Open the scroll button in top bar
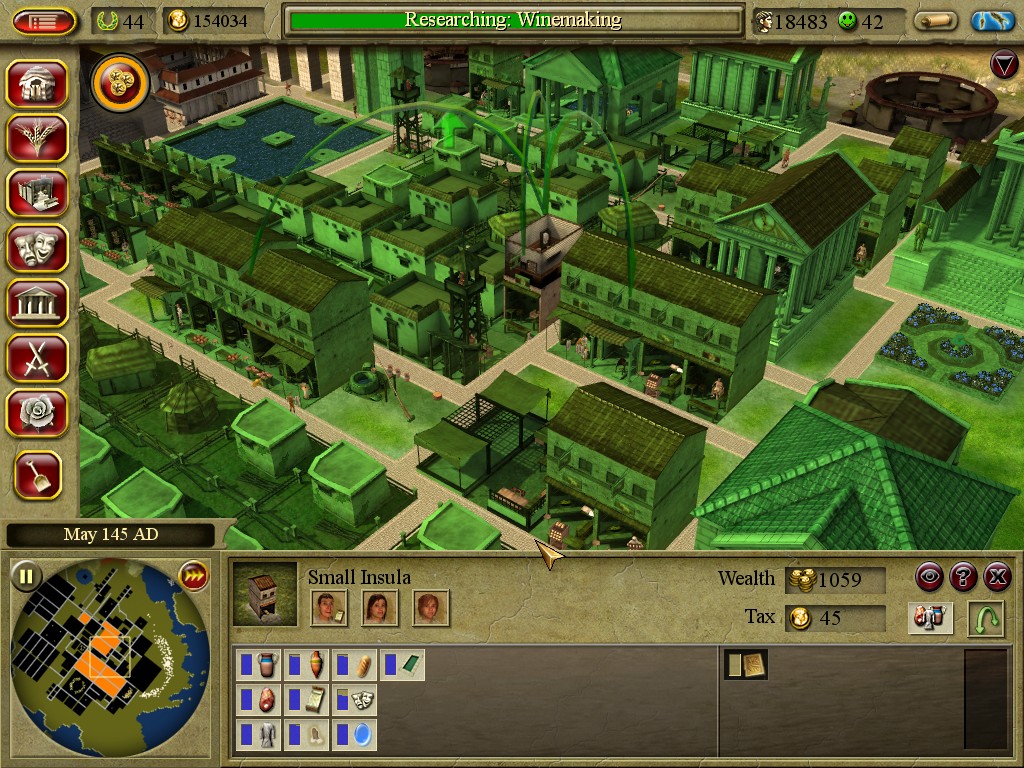The width and height of the screenshot is (1024, 768). pos(936,21)
